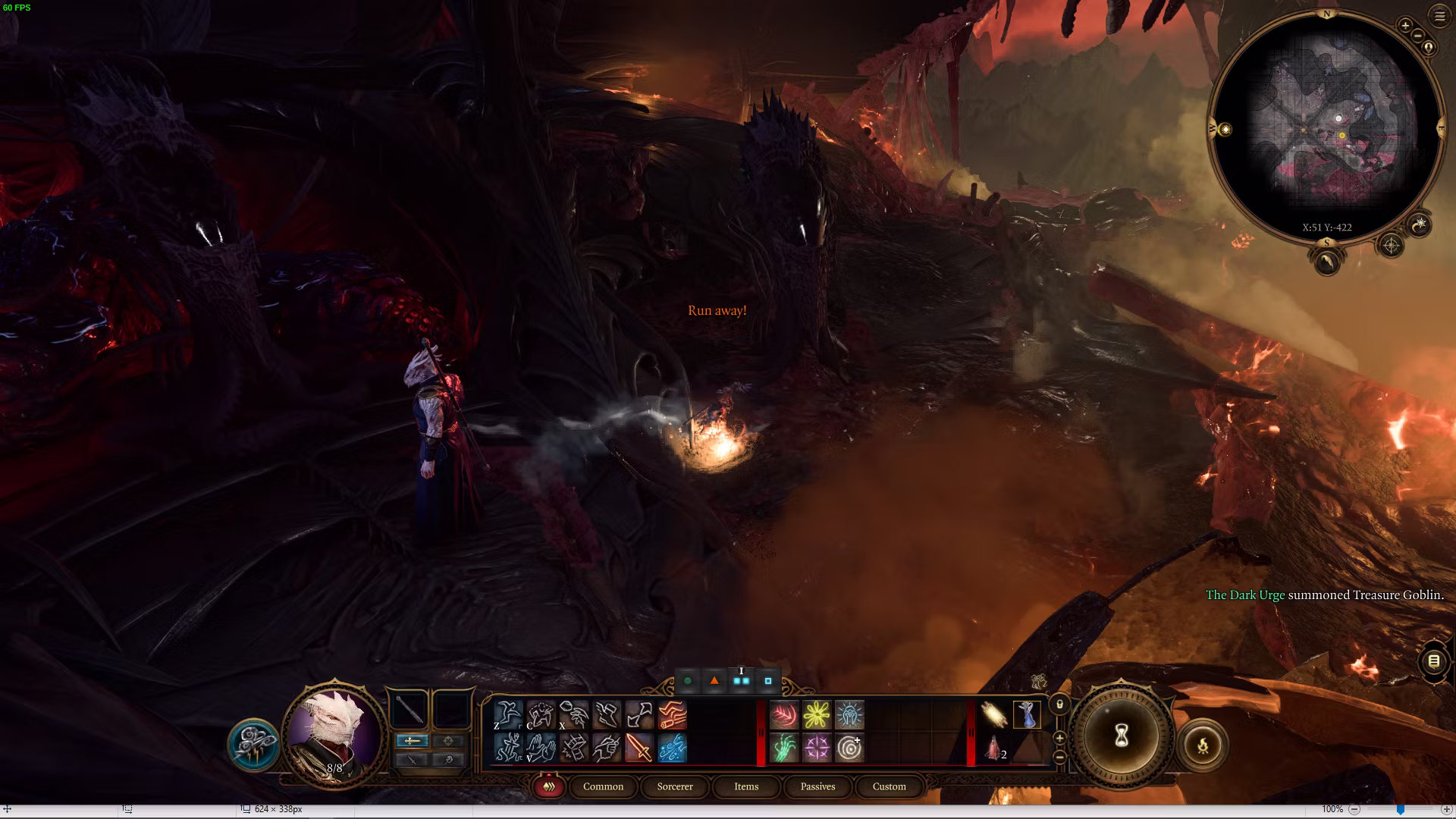Viewport: 1456px width, 819px height.
Task: Use the red sword attack icon
Action: [x=639, y=748]
